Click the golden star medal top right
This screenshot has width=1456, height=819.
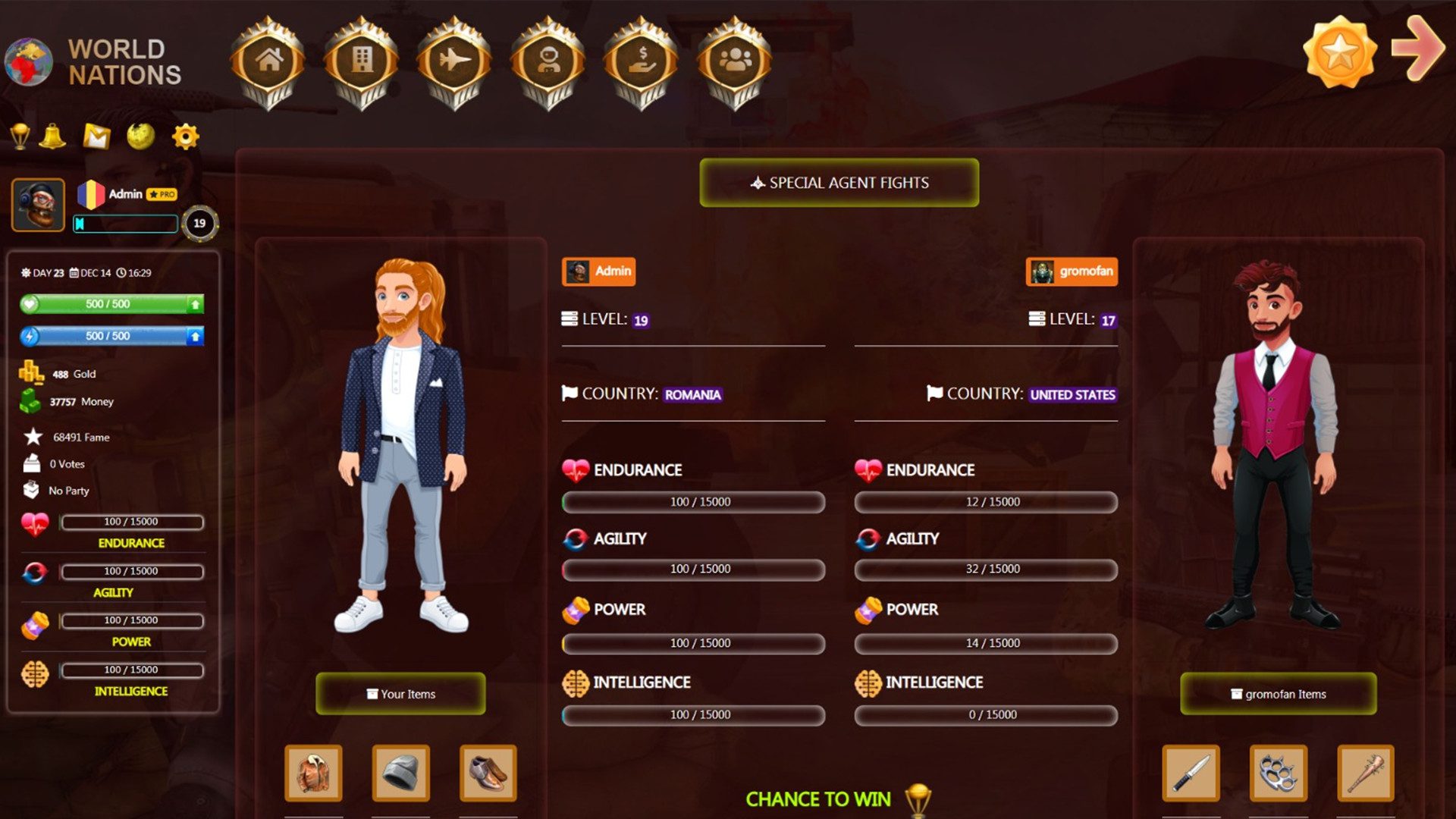tap(1341, 52)
